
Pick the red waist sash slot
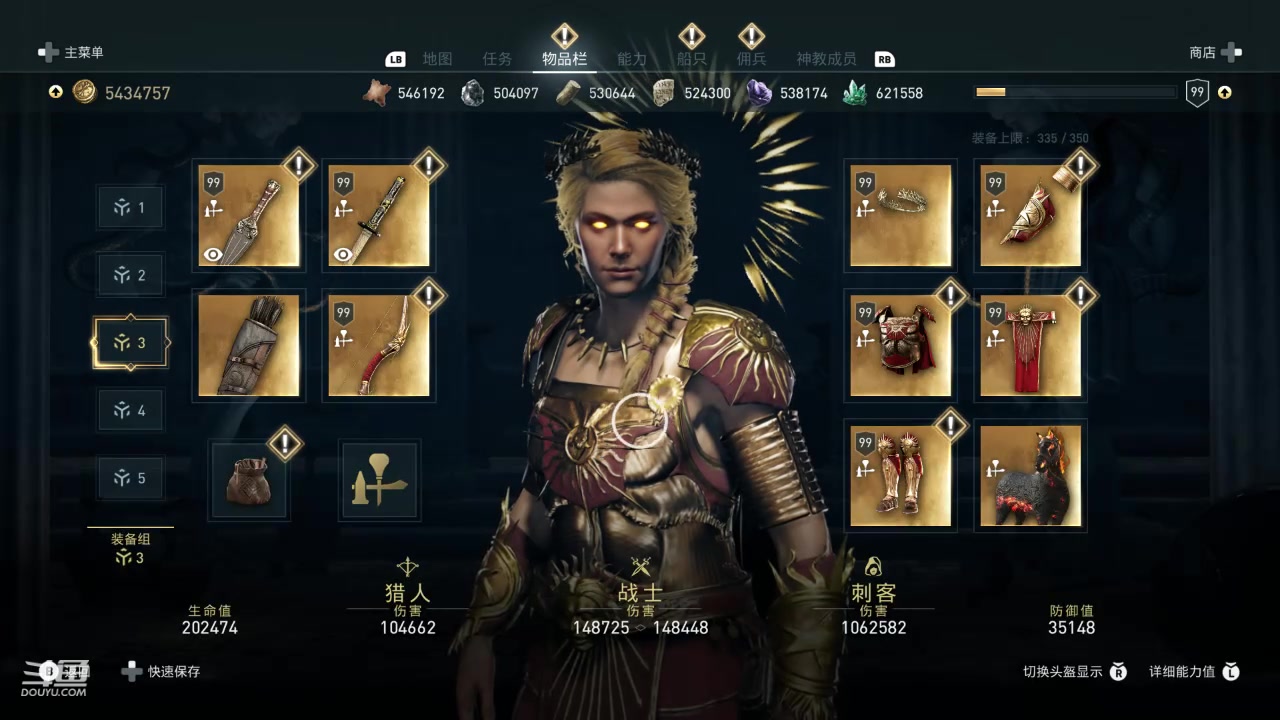1031,345
